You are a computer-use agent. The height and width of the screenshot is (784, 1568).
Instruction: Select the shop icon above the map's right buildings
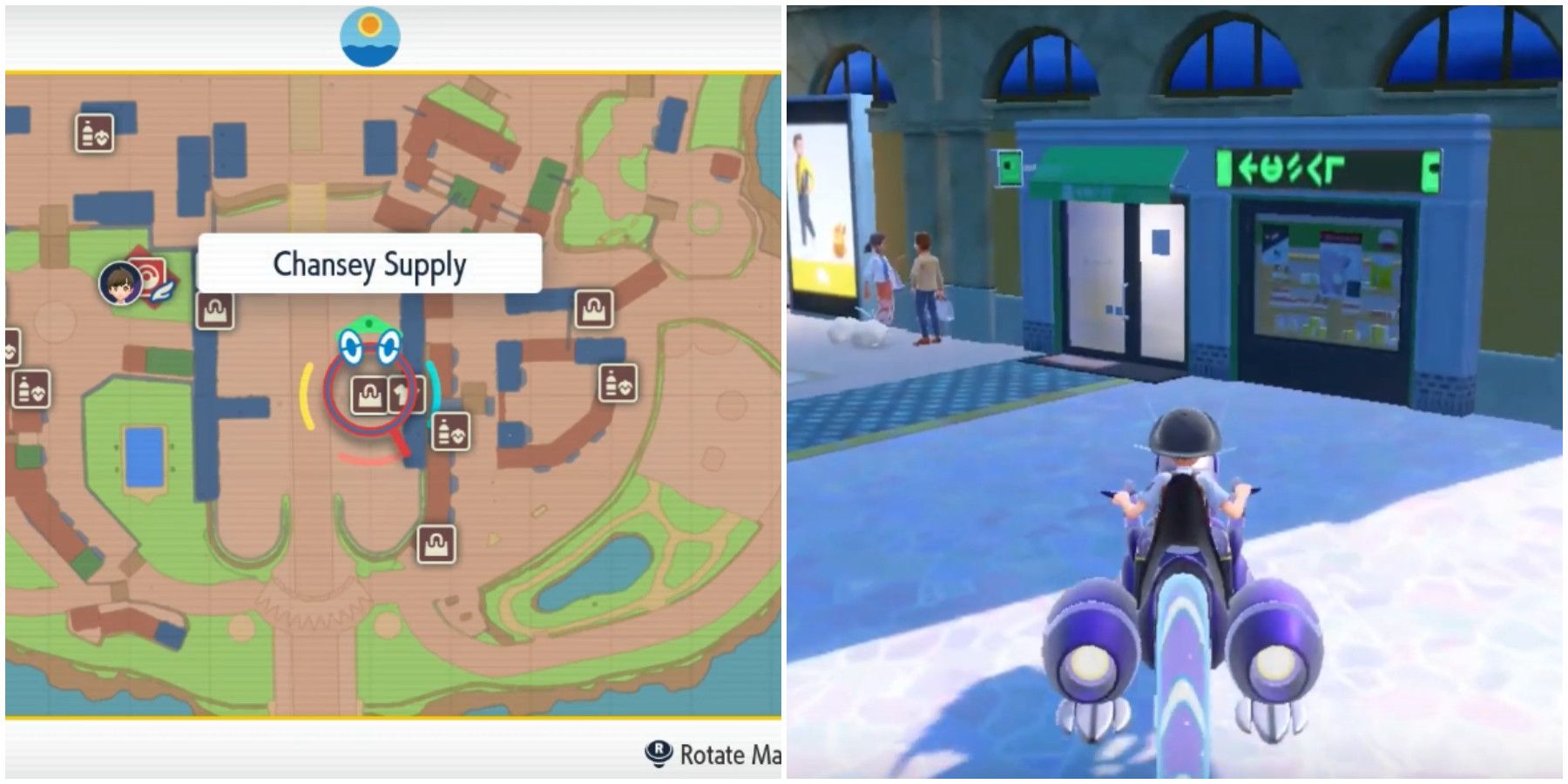click(x=594, y=309)
